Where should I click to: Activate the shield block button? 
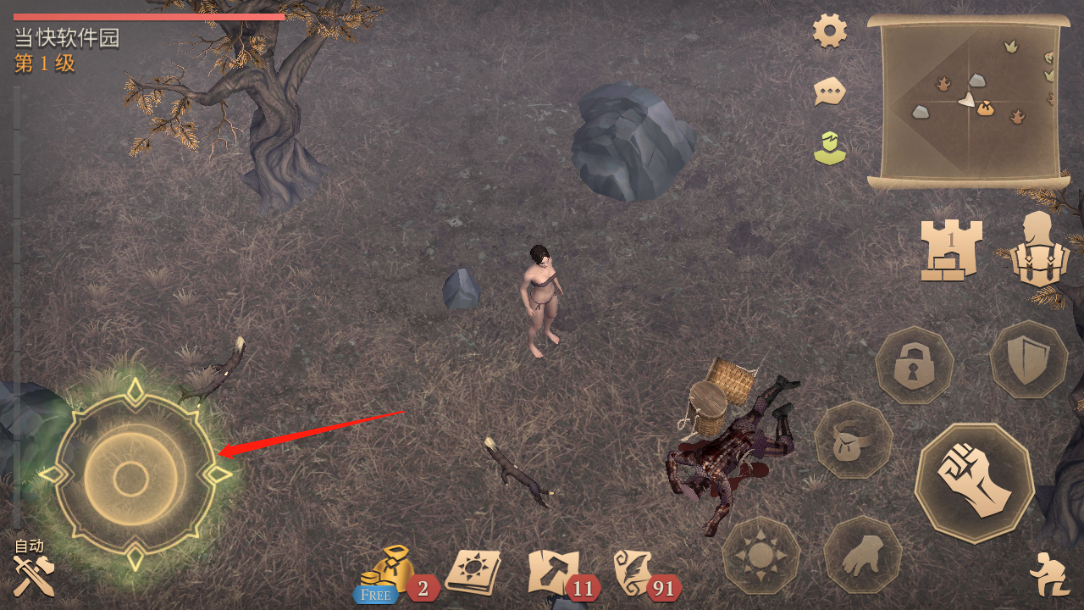pyautogui.click(x=1028, y=360)
